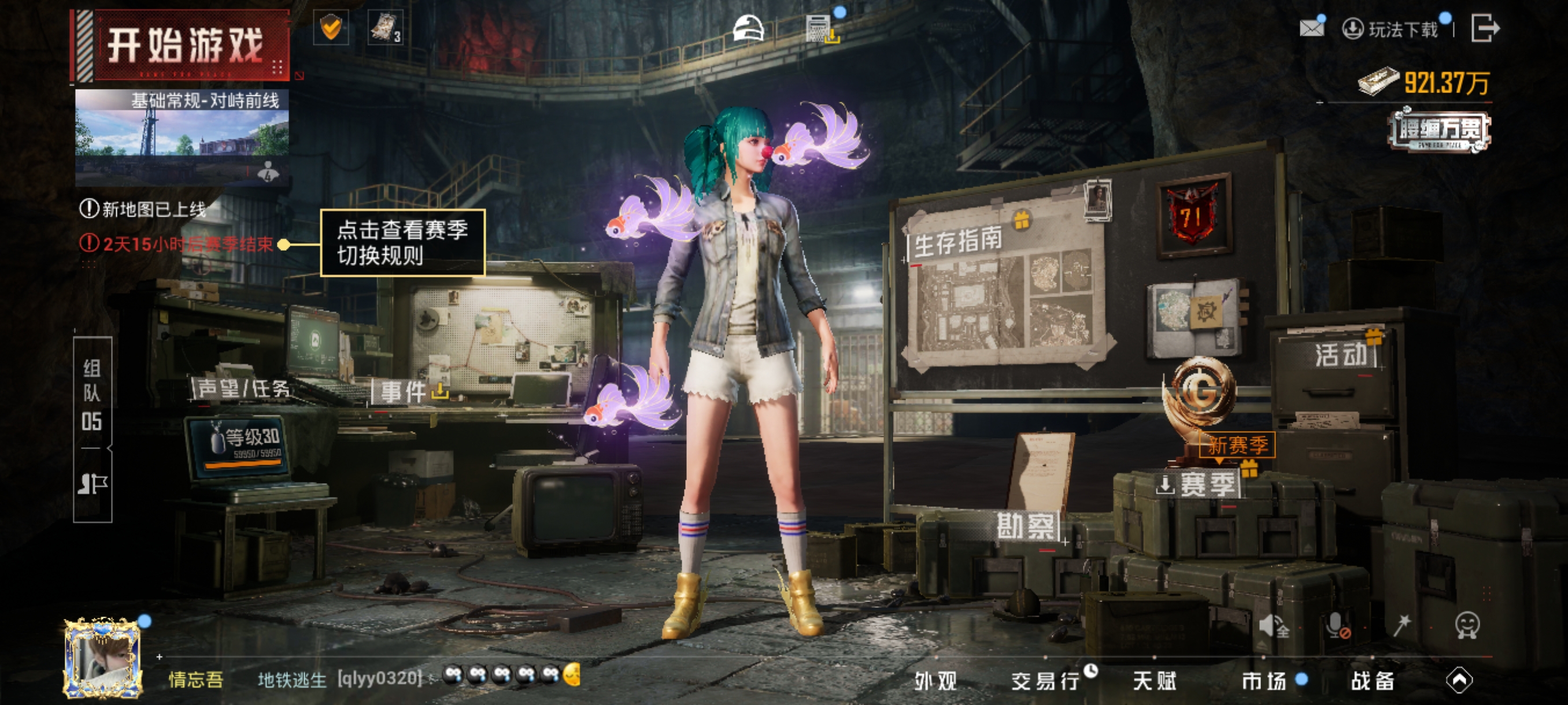This screenshot has width=1568, height=705.
Task: Open the orange shield checkmark icon
Action: pyautogui.click(x=331, y=28)
